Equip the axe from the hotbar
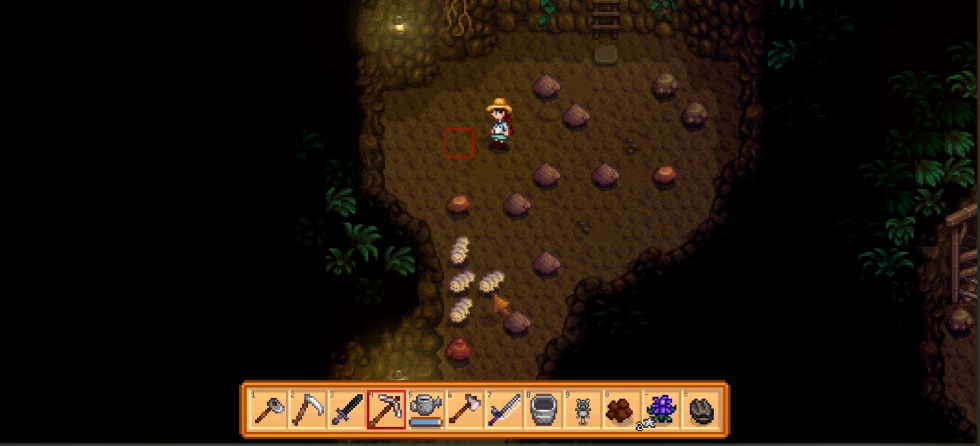The image size is (980, 446). click(464, 410)
